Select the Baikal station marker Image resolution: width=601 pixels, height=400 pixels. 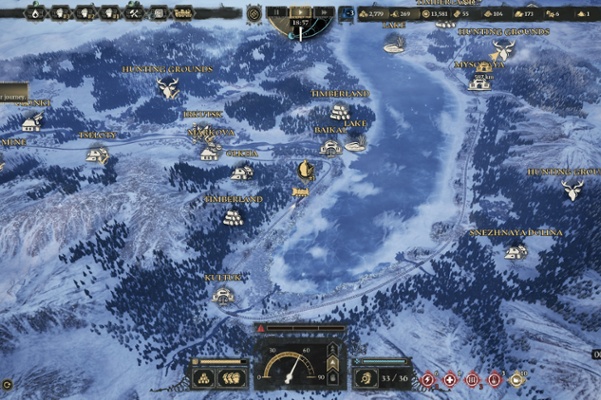click(x=330, y=147)
